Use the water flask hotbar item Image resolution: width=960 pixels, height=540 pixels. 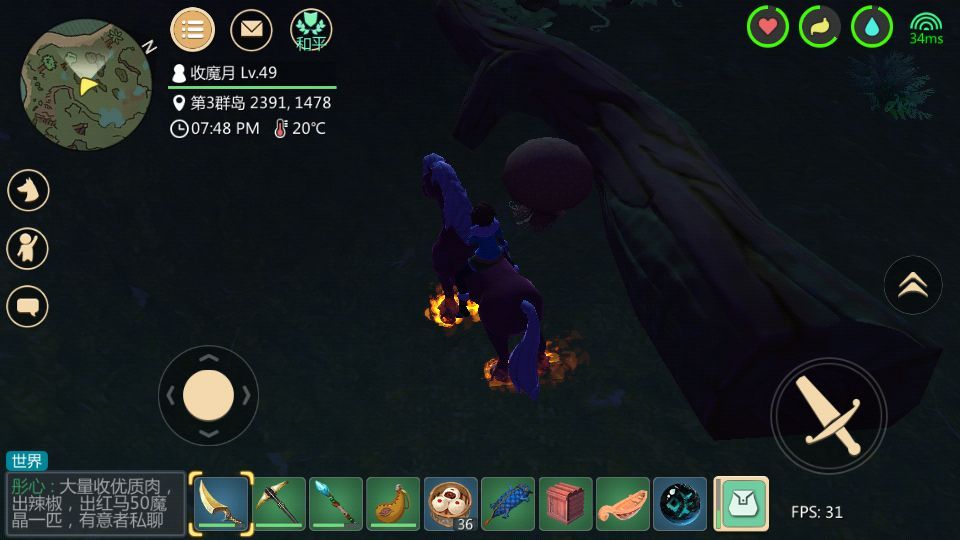tap(393, 503)
